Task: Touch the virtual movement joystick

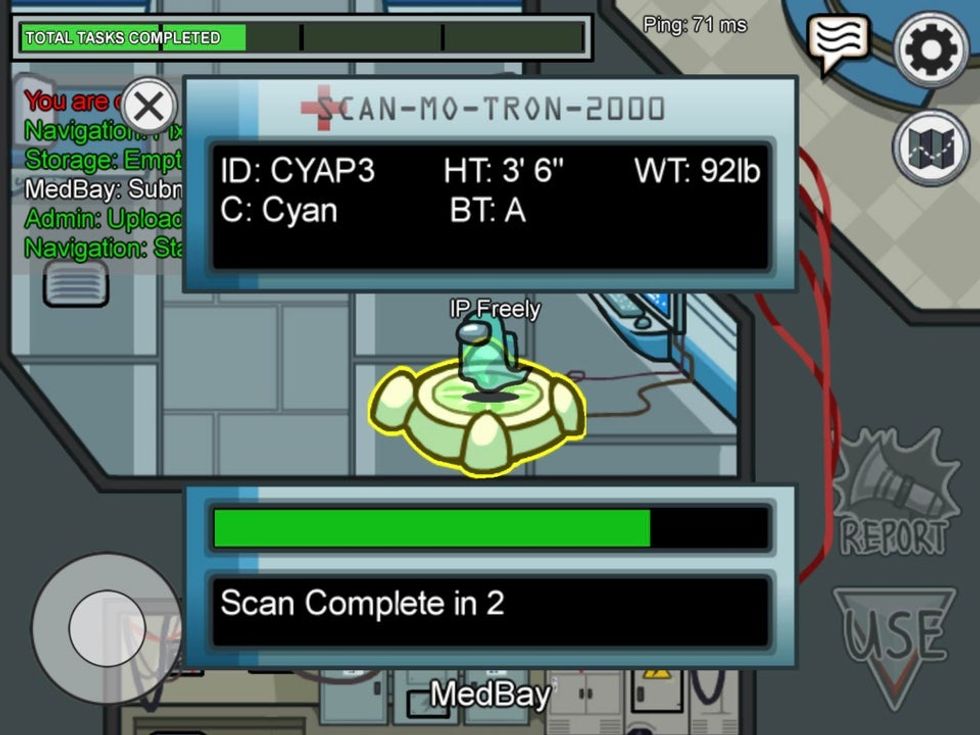Action: coord(106,628)
